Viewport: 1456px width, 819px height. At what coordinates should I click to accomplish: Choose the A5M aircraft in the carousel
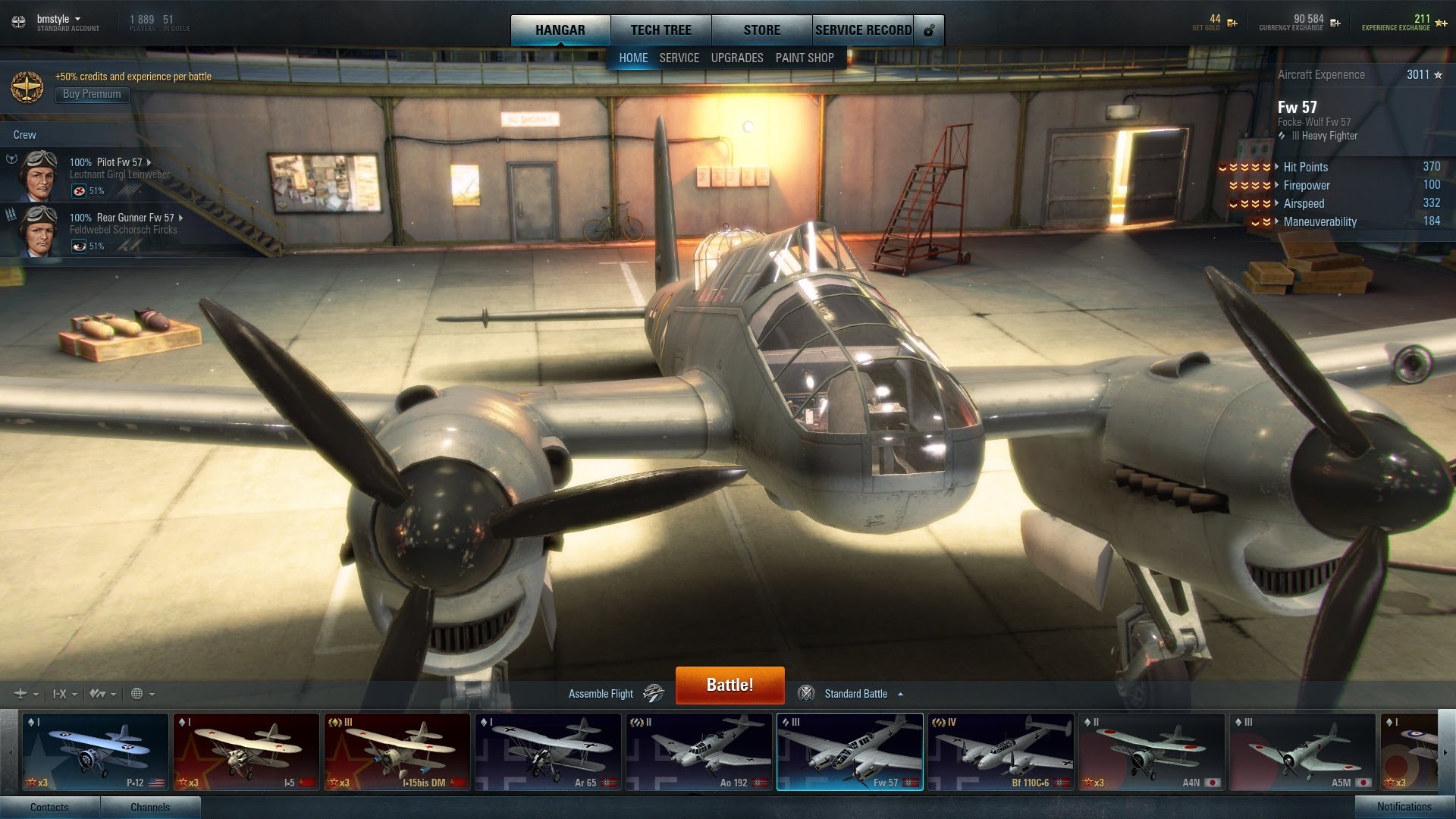[x=1302, y=752]
